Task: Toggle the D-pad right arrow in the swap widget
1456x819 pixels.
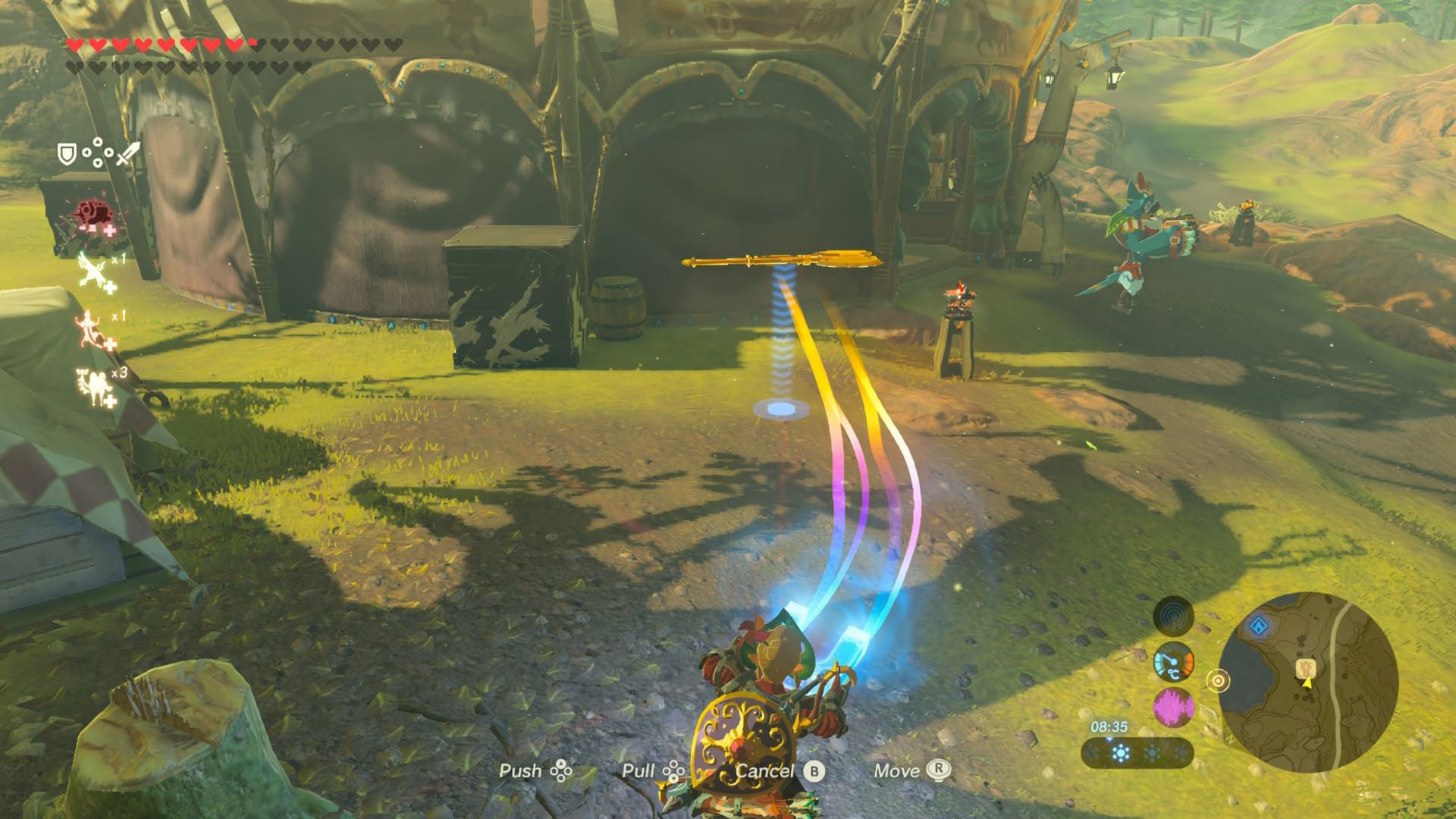Action: point(108,152)
